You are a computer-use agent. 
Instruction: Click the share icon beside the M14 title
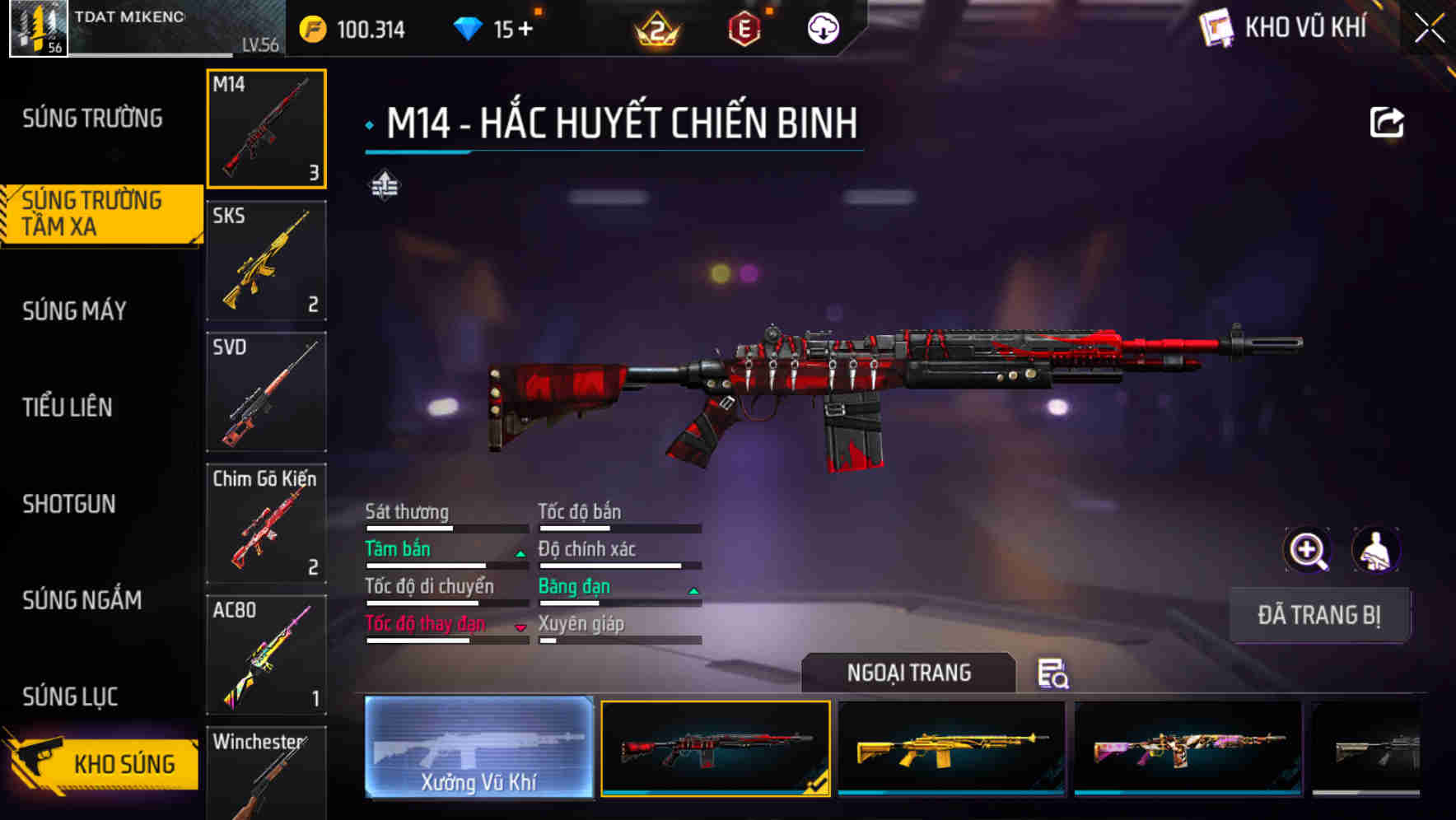pyautogui.click(x=1387, y=122)
